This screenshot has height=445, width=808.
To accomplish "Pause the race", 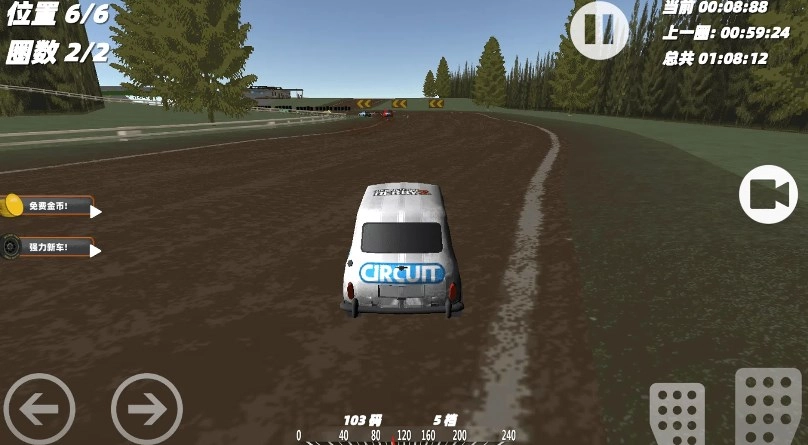I will (599, 29).
